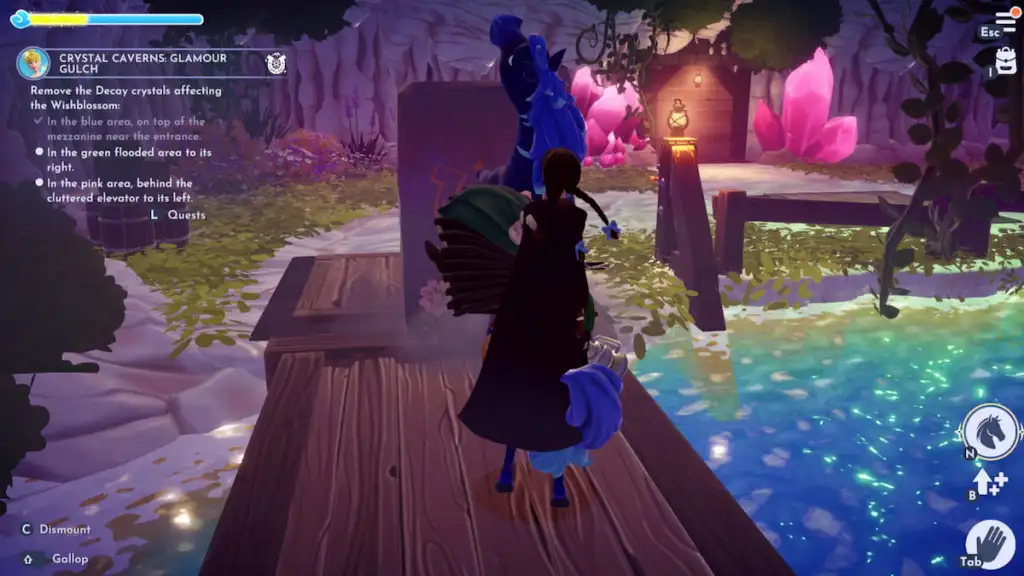Screen dimensions: 1024x576
Task: Open the main menu hamburger icon
Action: pos(1006,21)
